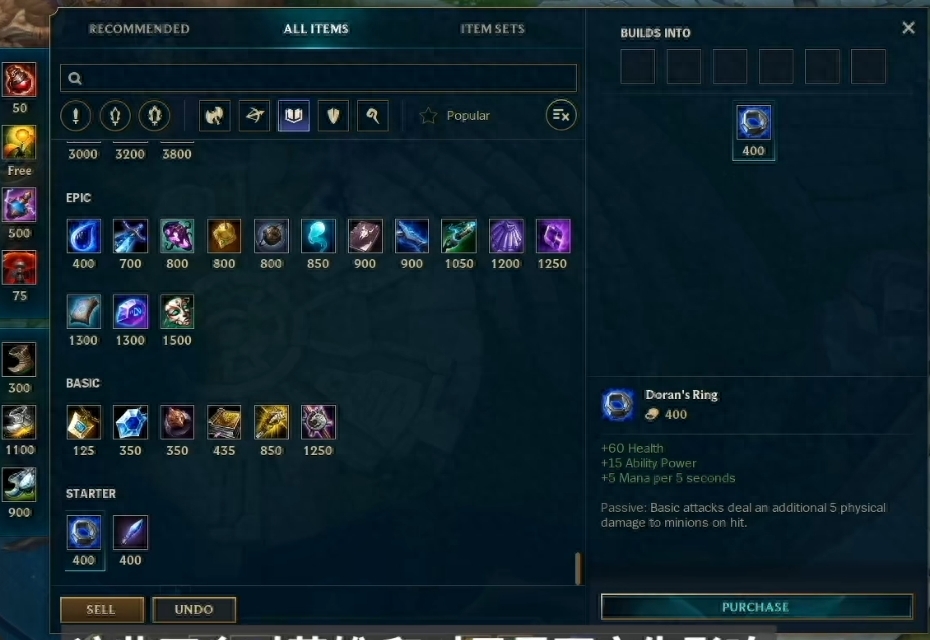Pick the Amplifying Tome costing 435
The image size is (930, 640).
[x=224, y=423]
